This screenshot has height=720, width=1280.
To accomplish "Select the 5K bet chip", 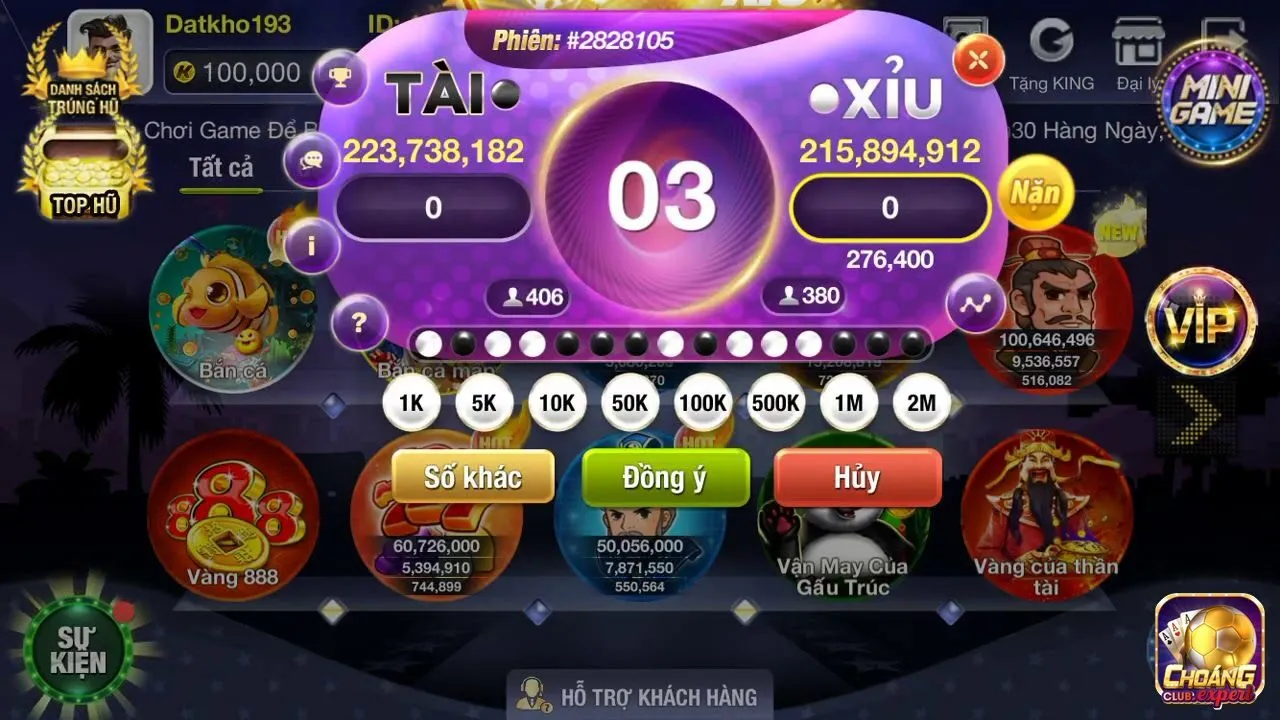I will [484, 402].
